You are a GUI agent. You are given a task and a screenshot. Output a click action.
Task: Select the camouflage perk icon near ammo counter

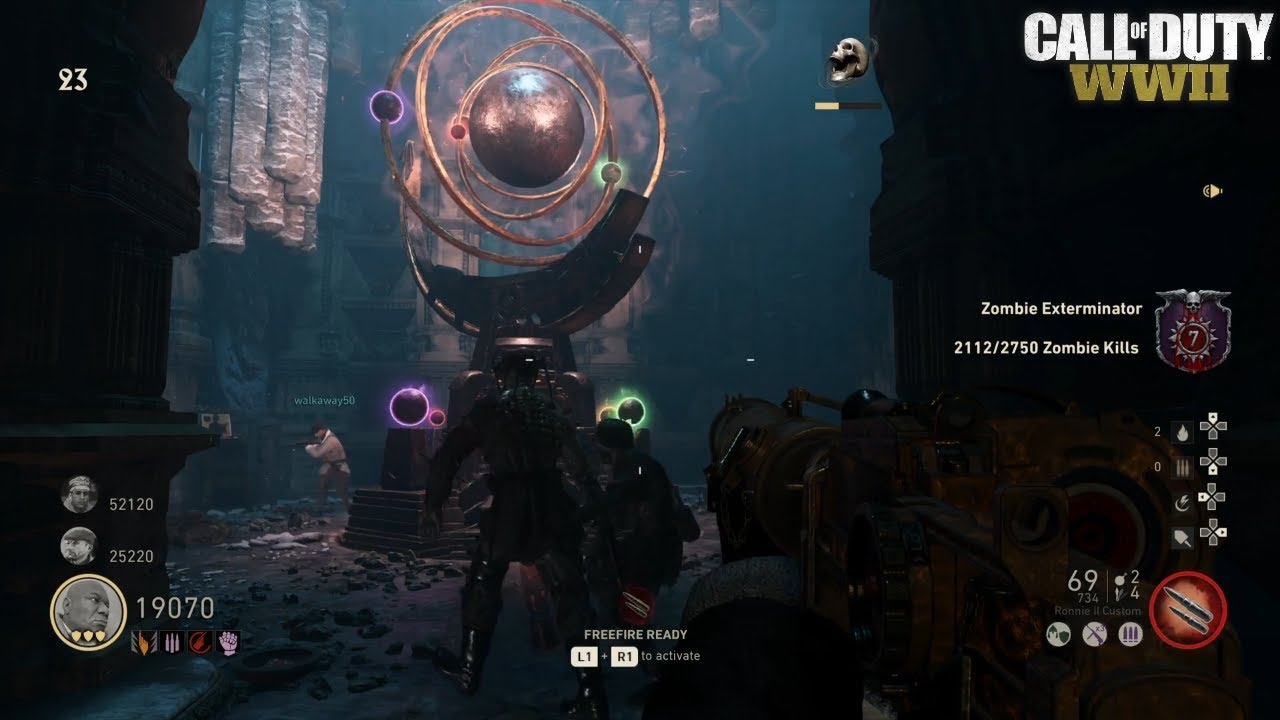pyautogui.click(x=1058, y=634)
